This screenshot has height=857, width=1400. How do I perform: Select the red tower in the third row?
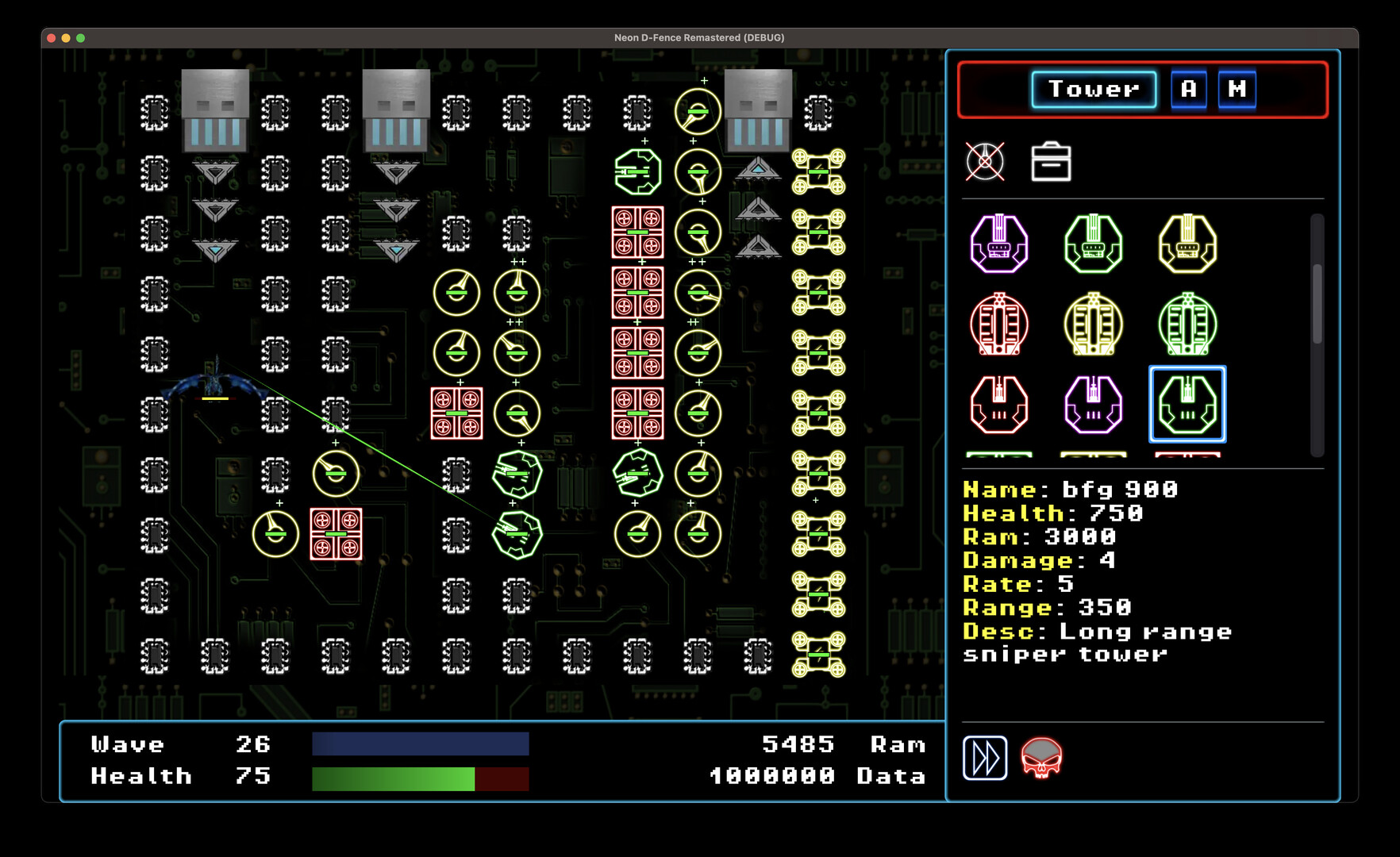pos(999,405)
